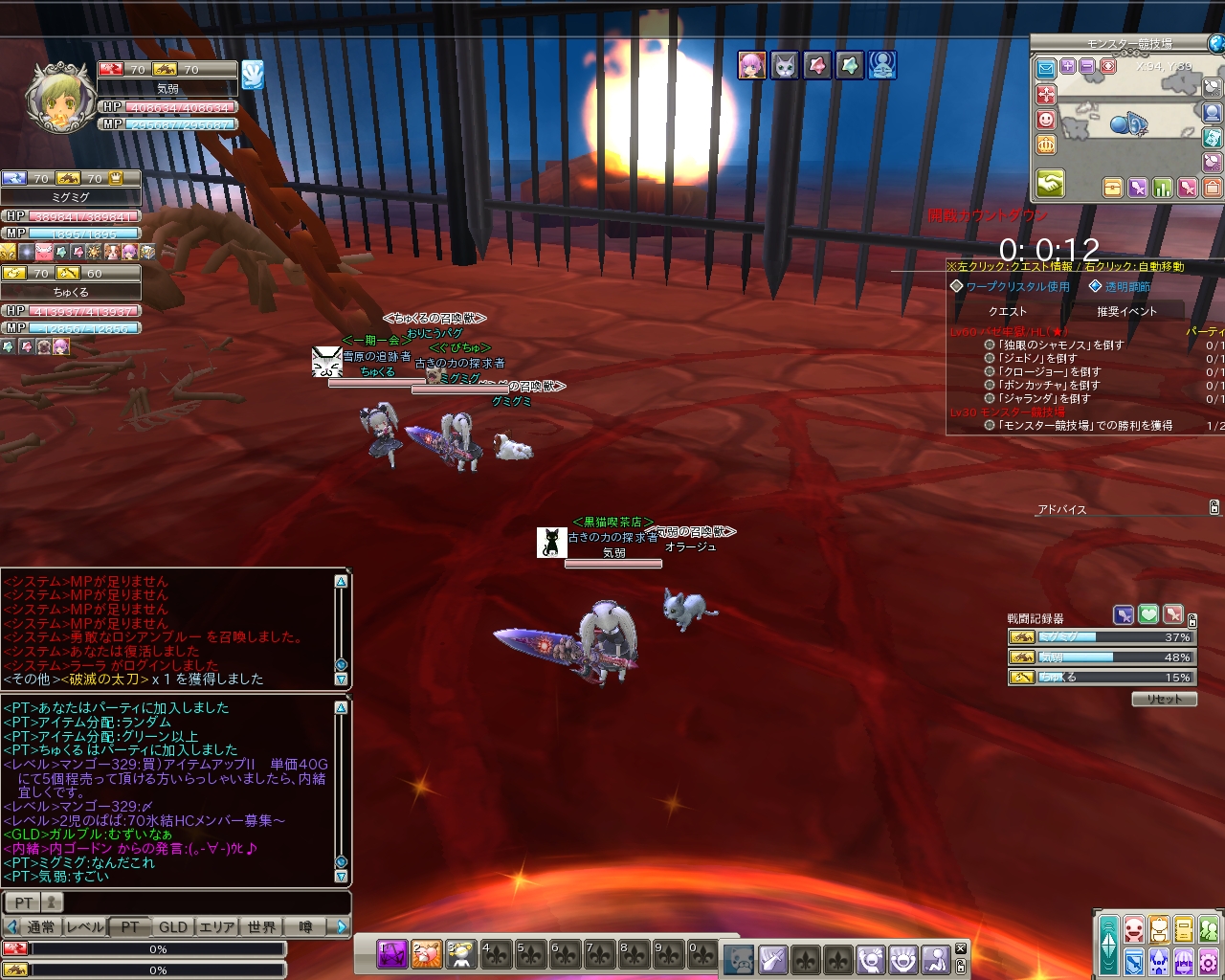Screen dimensions: 1225x980
Task: Click the green handshake button
Action: click(1050, 182)
